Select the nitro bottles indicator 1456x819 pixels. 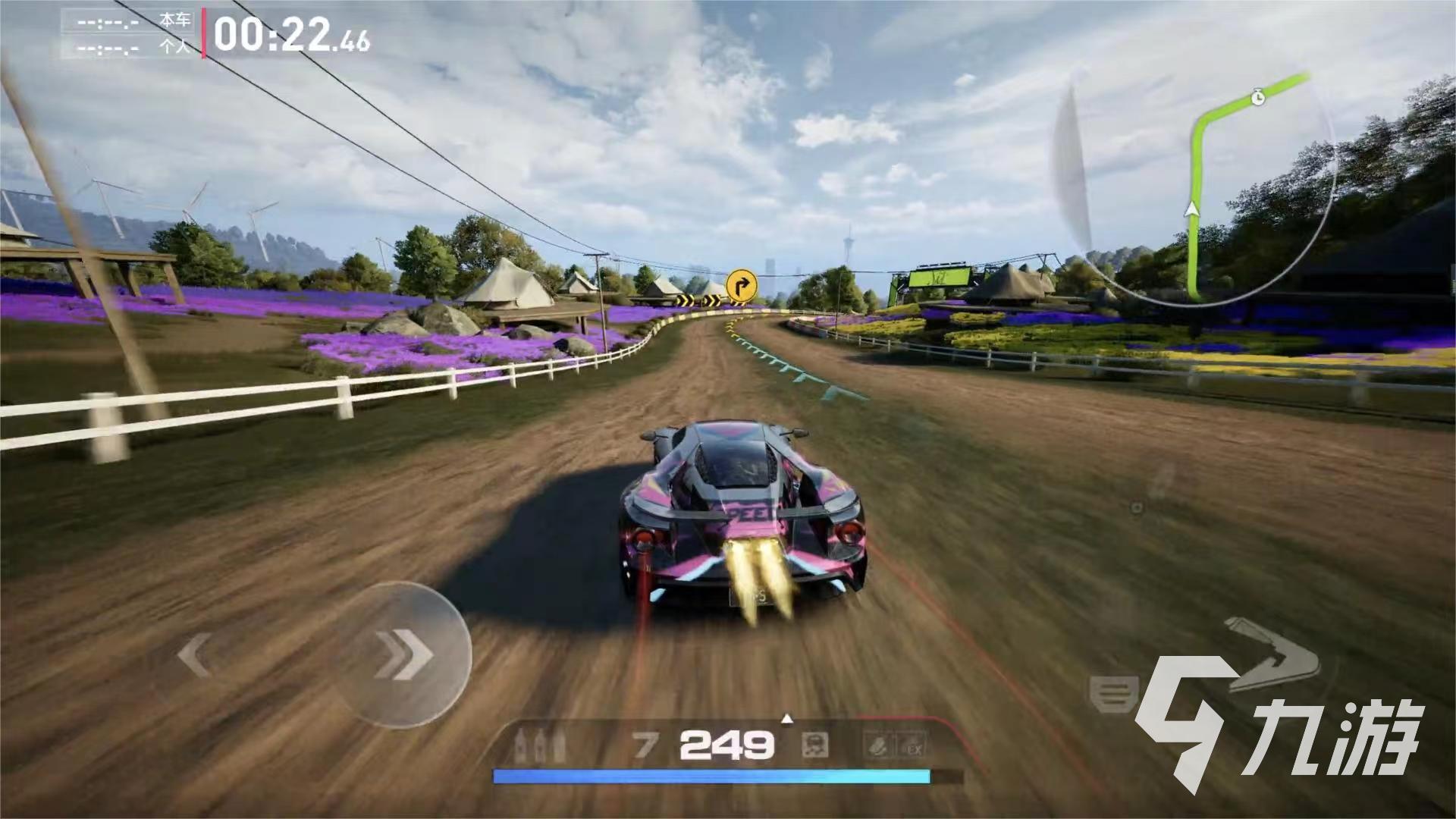[x=539, y=746]
